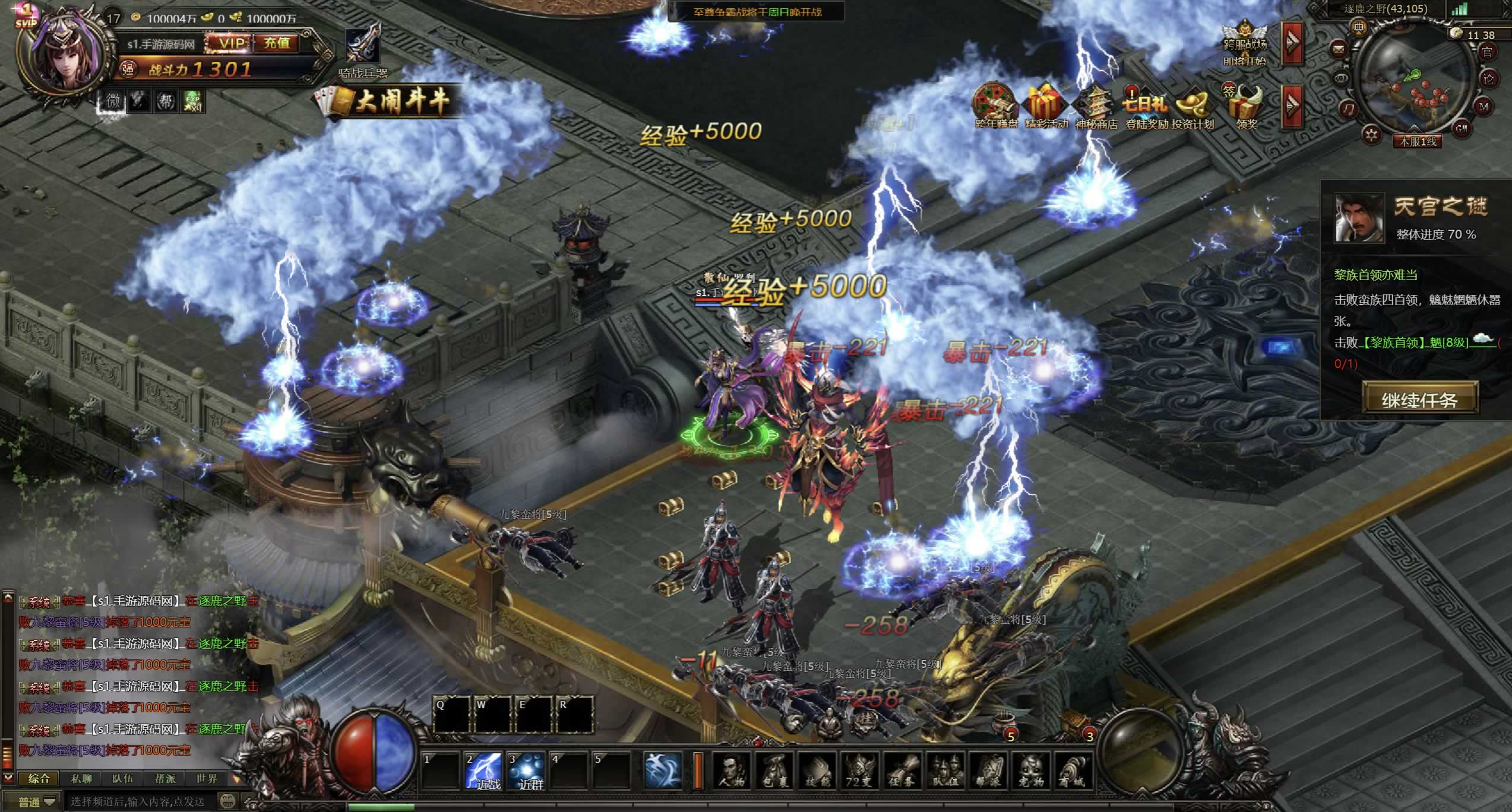The image size is (1512, 812).
Task: Click the 继续任务 continue quest button
Action: [x=1419, y=399]
